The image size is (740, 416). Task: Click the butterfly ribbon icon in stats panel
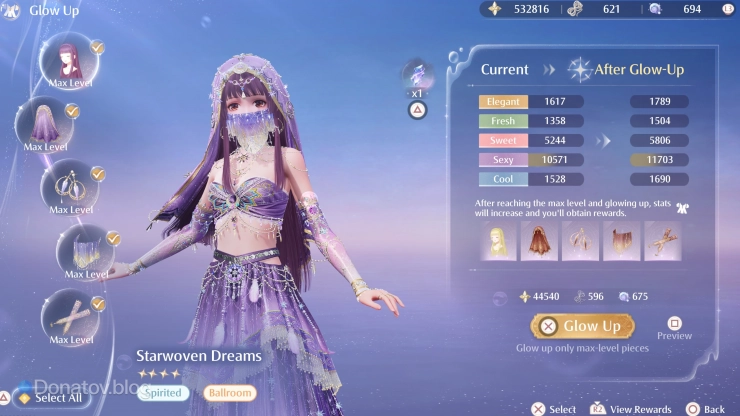point(683,206)
